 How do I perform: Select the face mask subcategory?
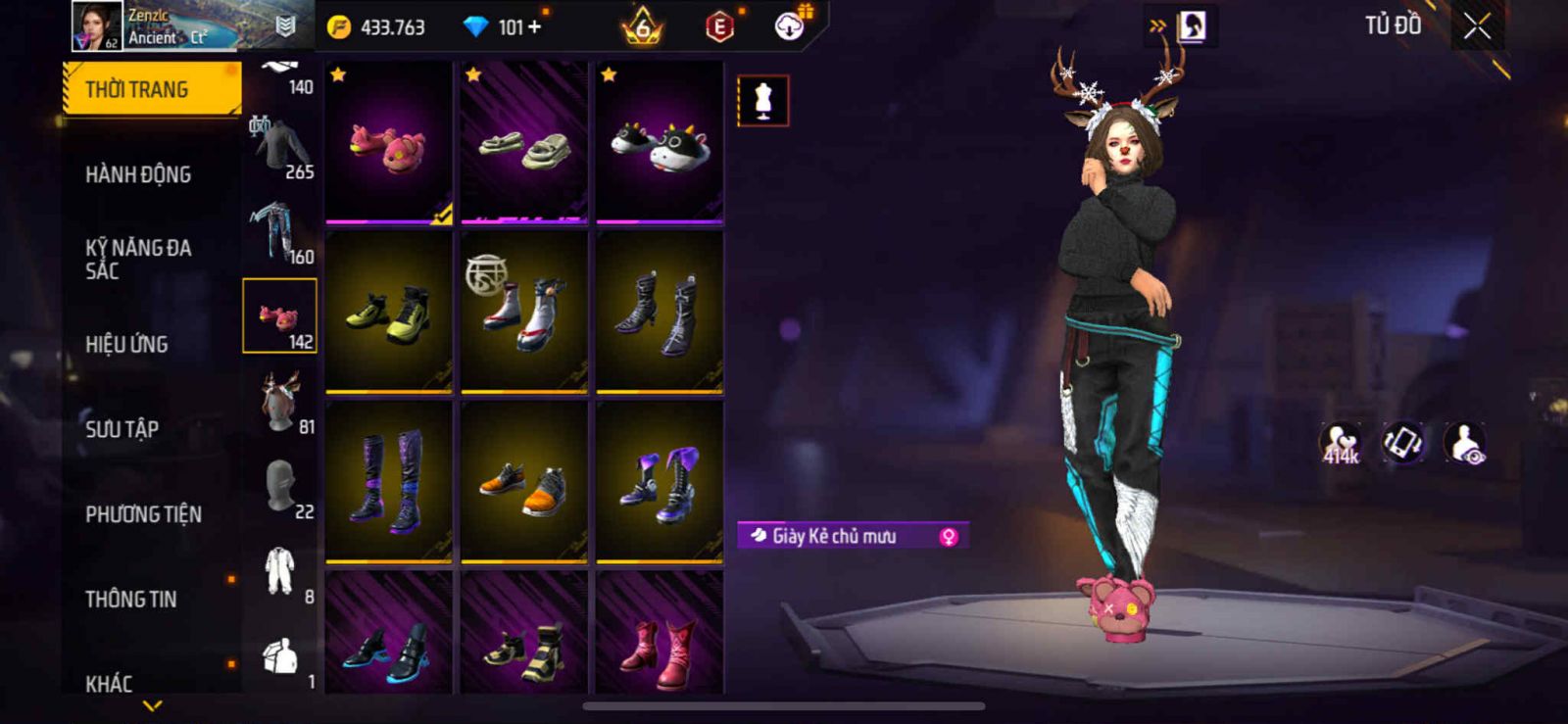pyautogui.click(x=281, y=487)
